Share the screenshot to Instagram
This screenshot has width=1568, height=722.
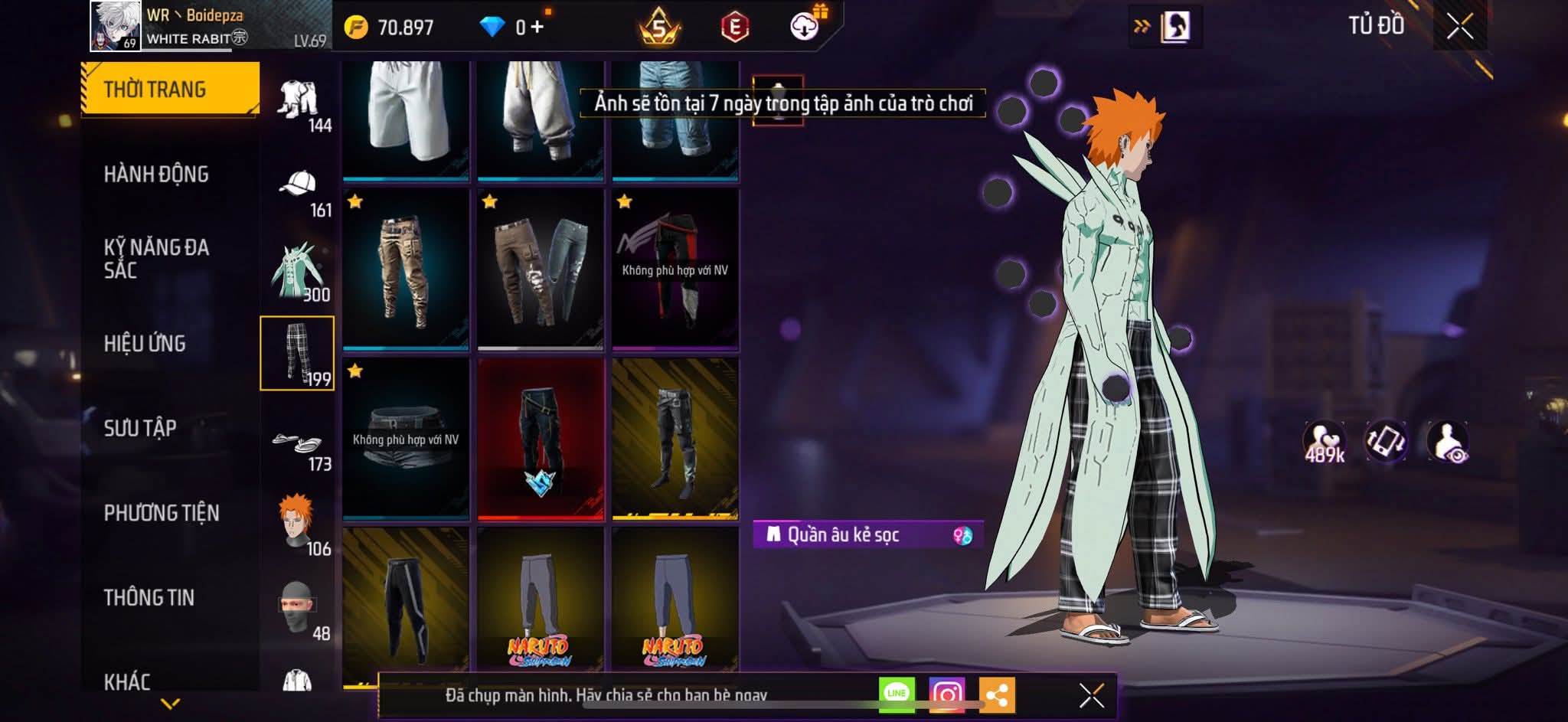coord(946,695)
